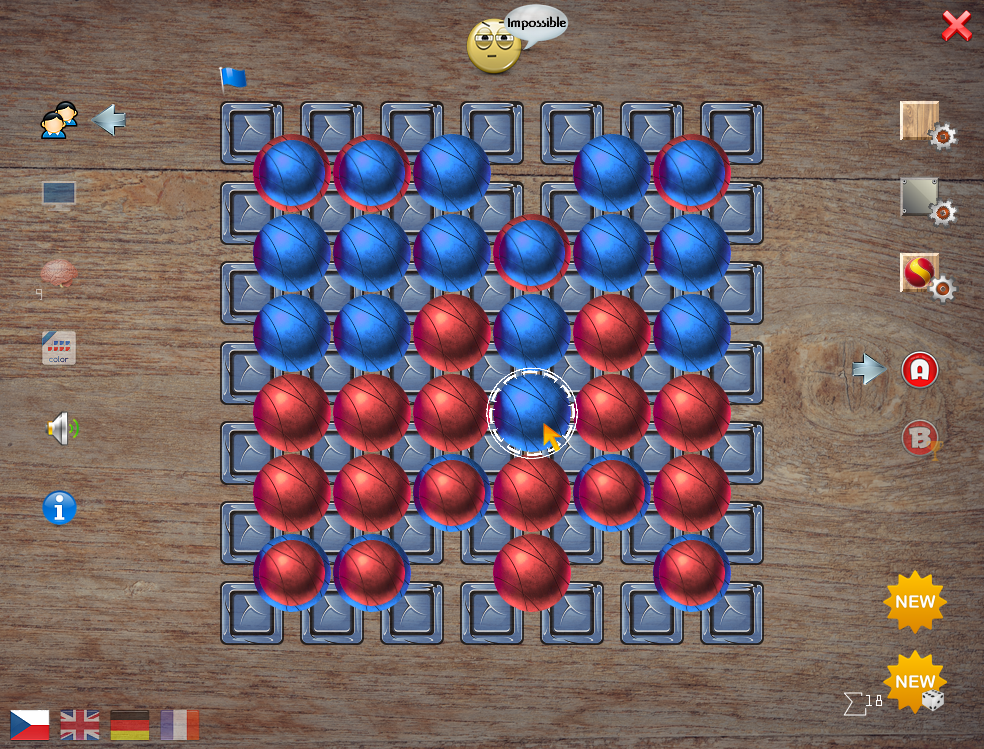Viewport: 984px width, 749px height.
Task: Select the two-player mode icon
Action: pos(59,120)
